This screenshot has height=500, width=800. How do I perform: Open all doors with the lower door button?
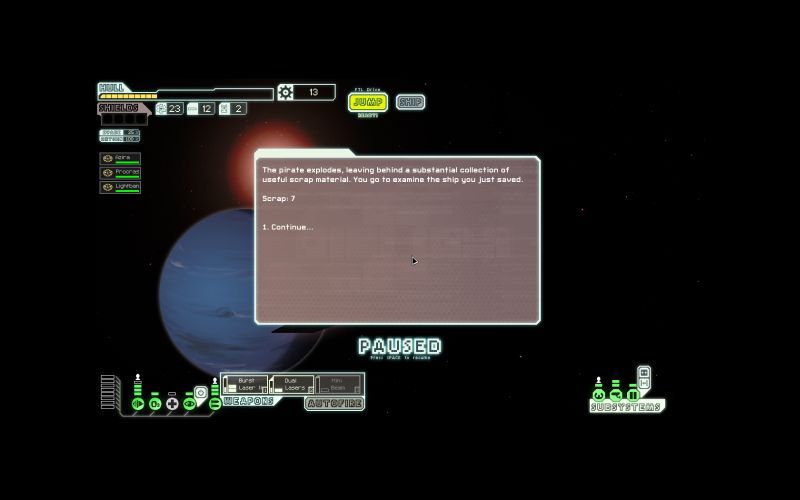tap(644, 384)
